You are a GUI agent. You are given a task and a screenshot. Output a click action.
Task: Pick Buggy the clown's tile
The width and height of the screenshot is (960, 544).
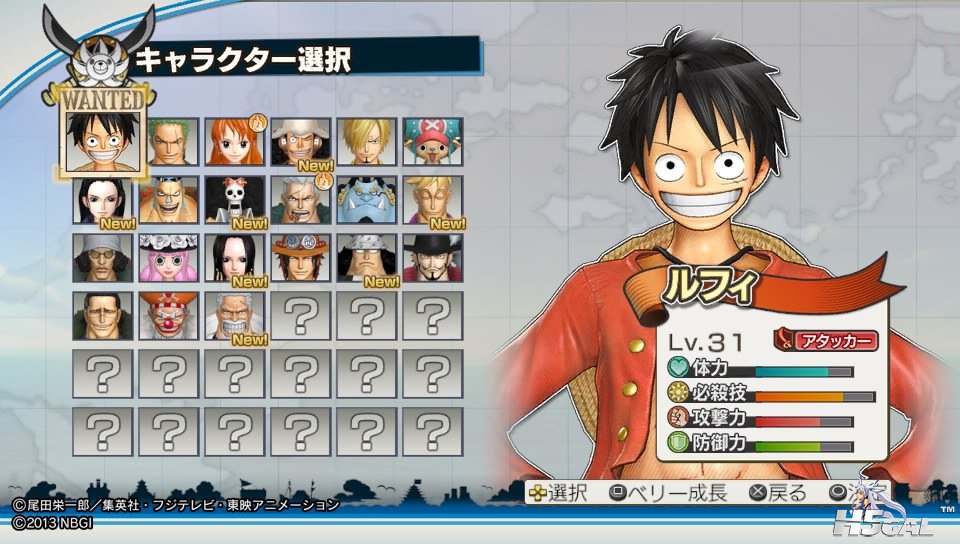[x=170, y=316]
